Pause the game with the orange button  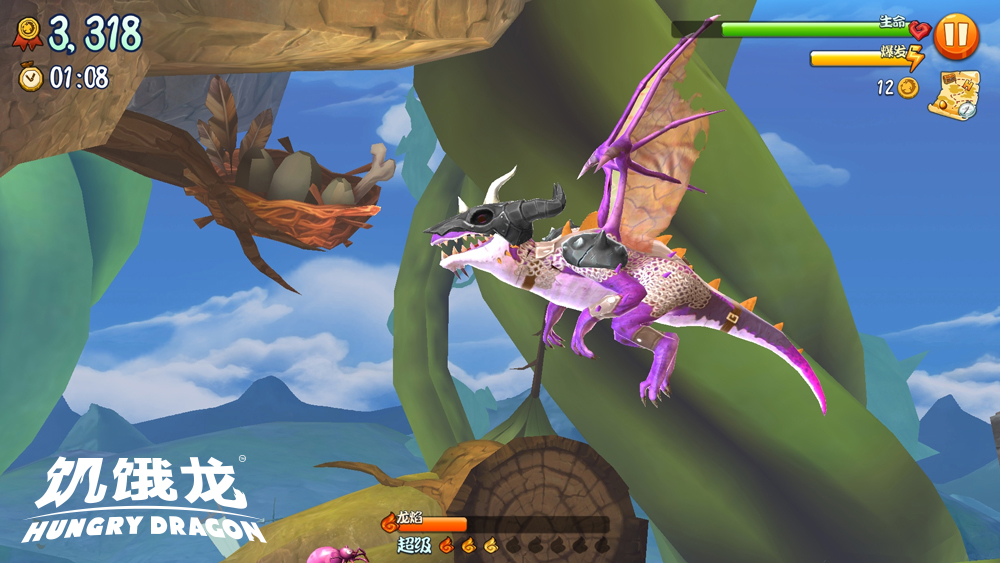click(956, 36)
